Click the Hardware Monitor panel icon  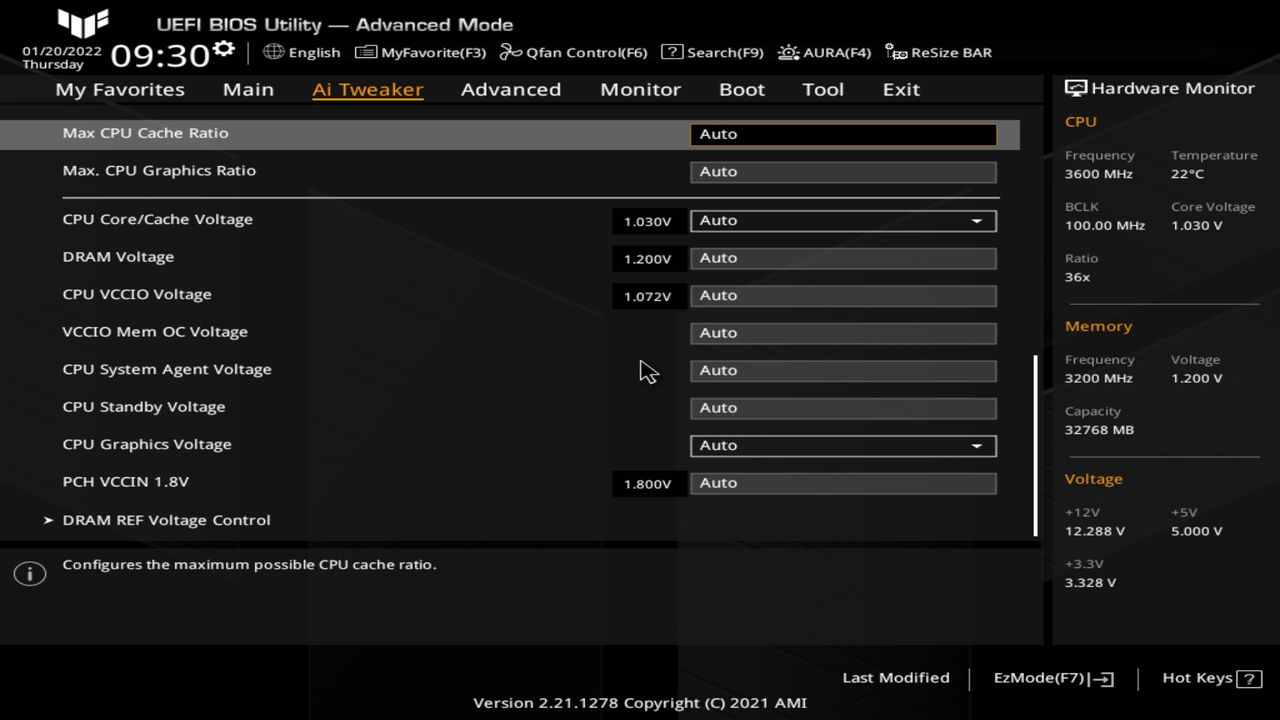[x=1075, y=87]
